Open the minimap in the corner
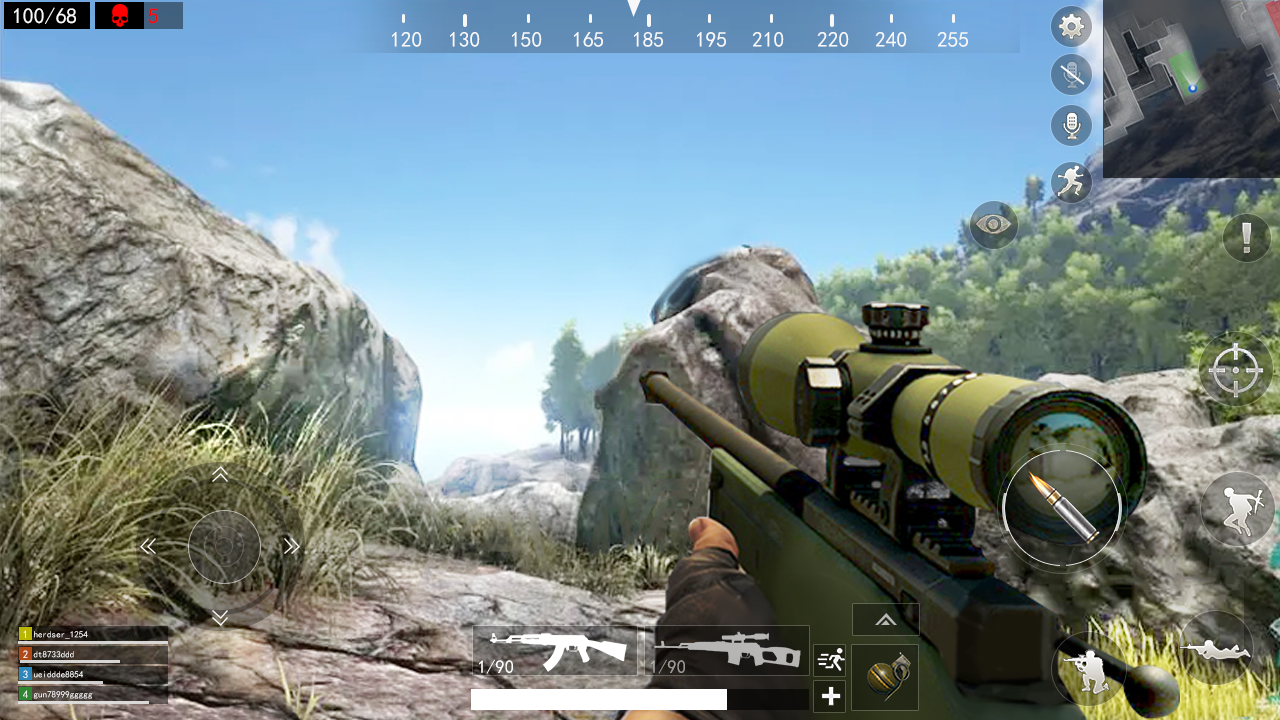 pyautogui.click(x=1190, y=88)
